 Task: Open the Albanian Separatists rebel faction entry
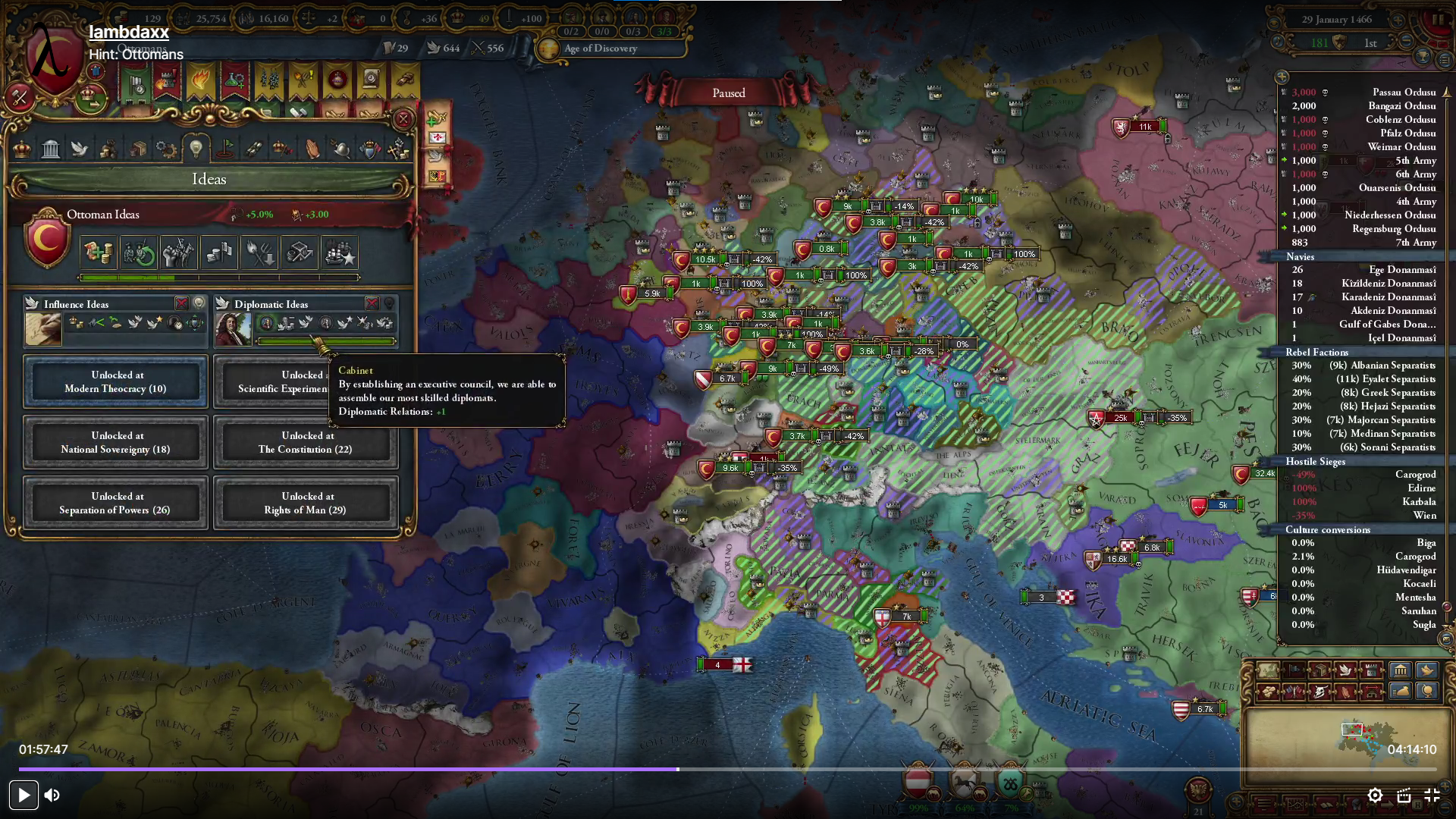tap(1382, 366)
